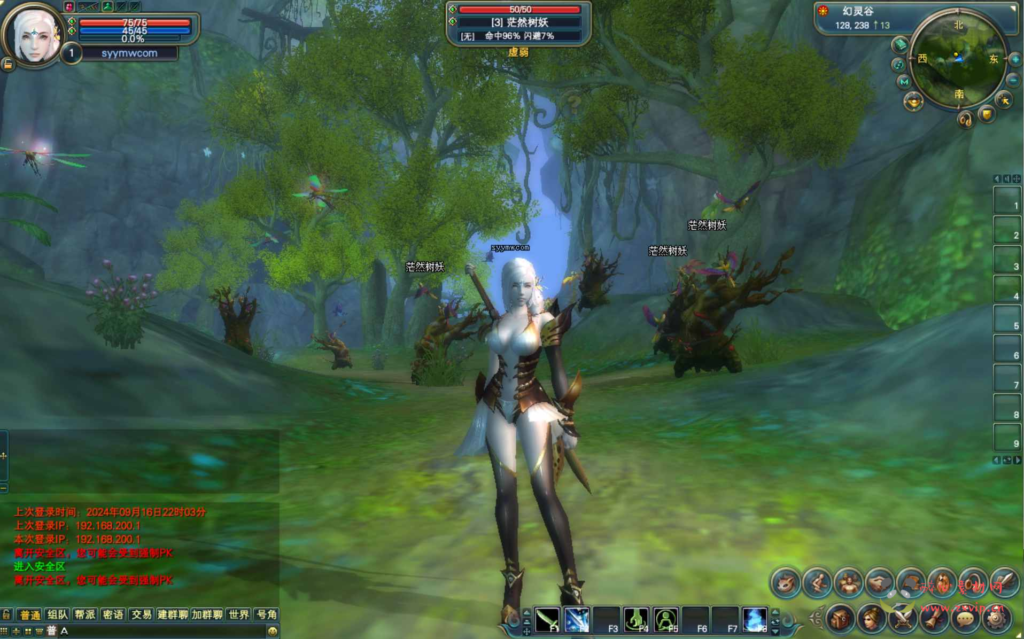
Task: Open the 密语 whisper chat tab
Action: (113, 614)
